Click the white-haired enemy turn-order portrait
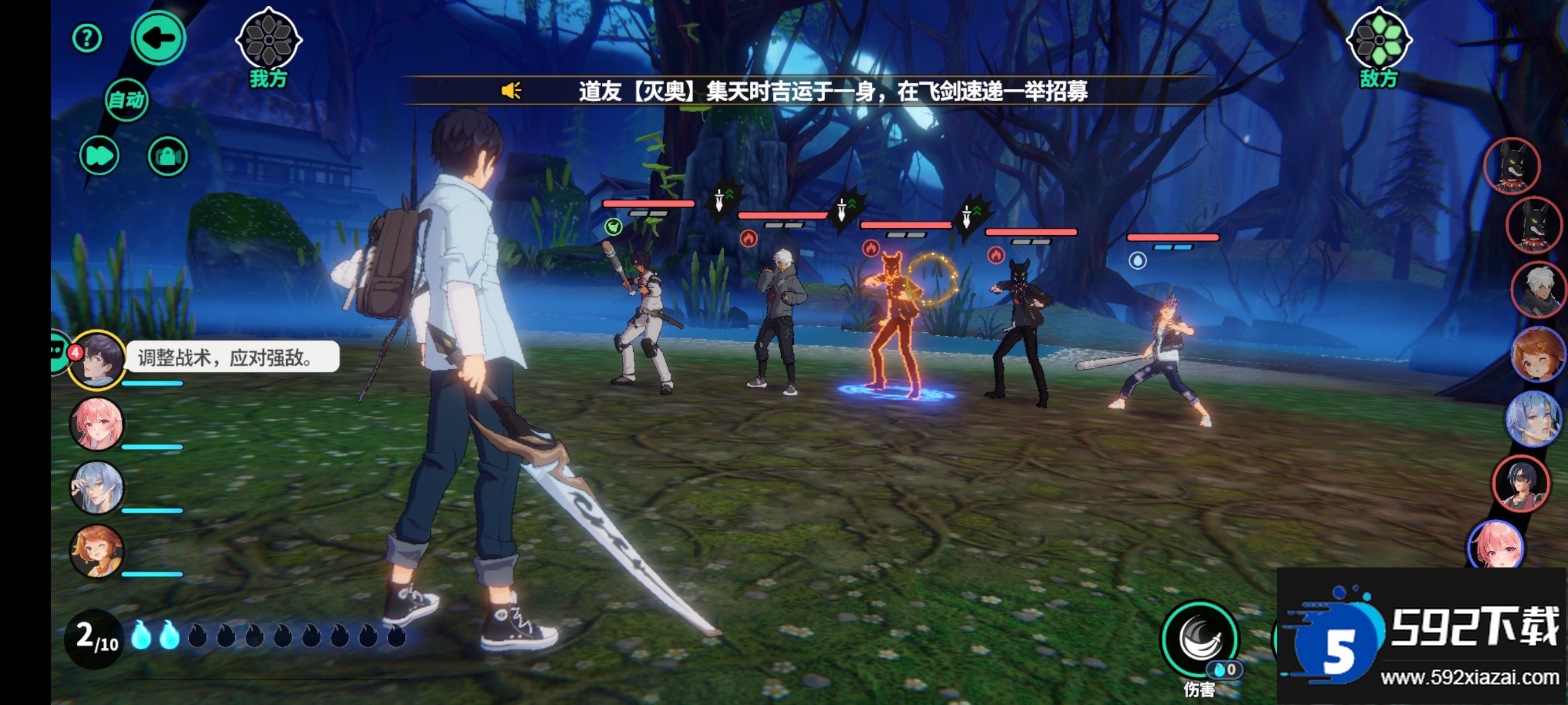This screenshot has height=705, width=1568. tap(1537, 290)
